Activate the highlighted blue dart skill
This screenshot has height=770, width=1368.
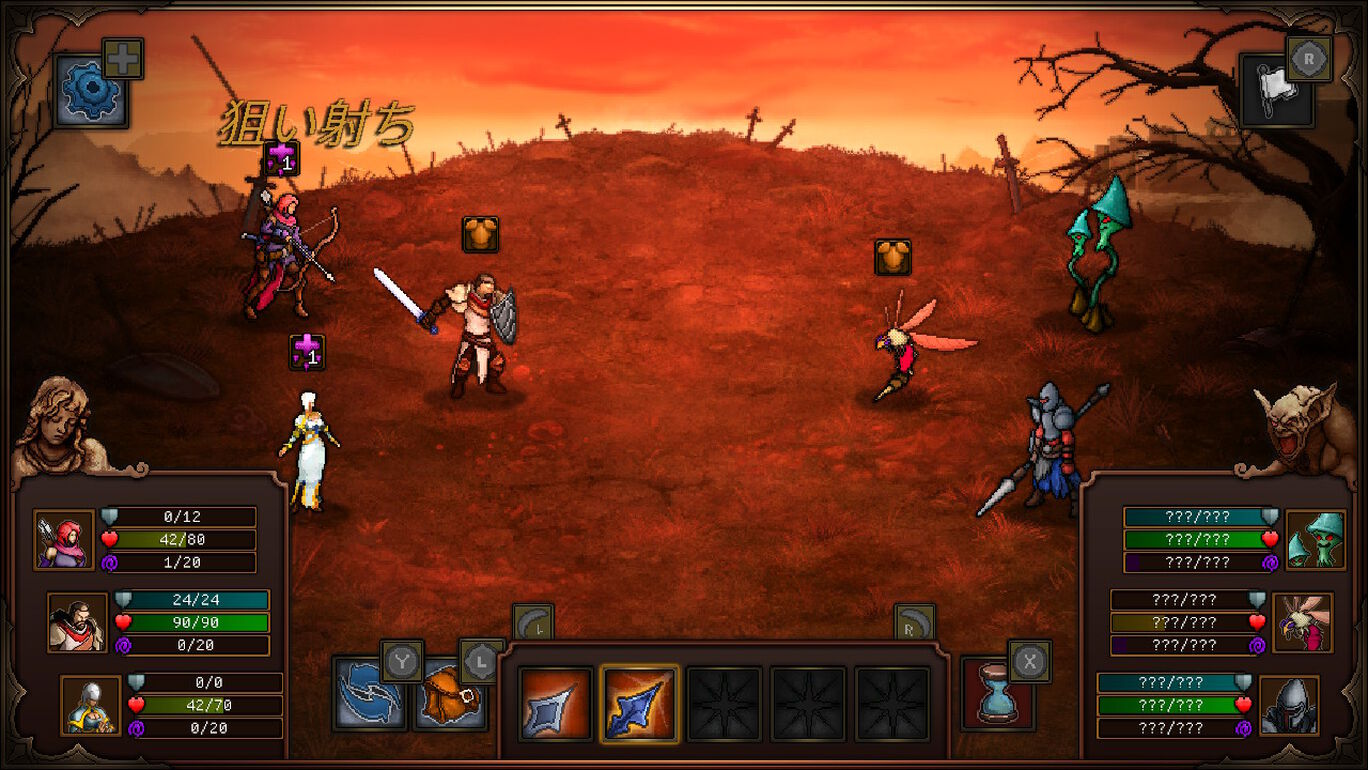[x=642, y=701]
